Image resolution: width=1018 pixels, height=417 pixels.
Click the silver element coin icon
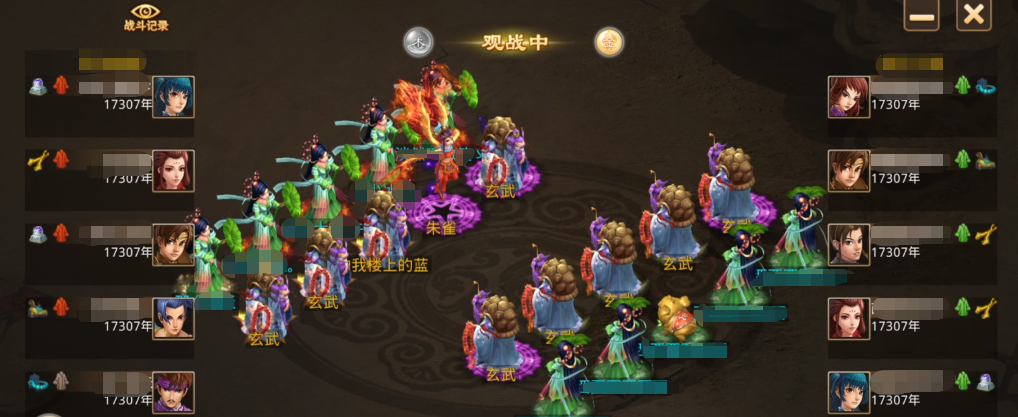pos(418,42)
